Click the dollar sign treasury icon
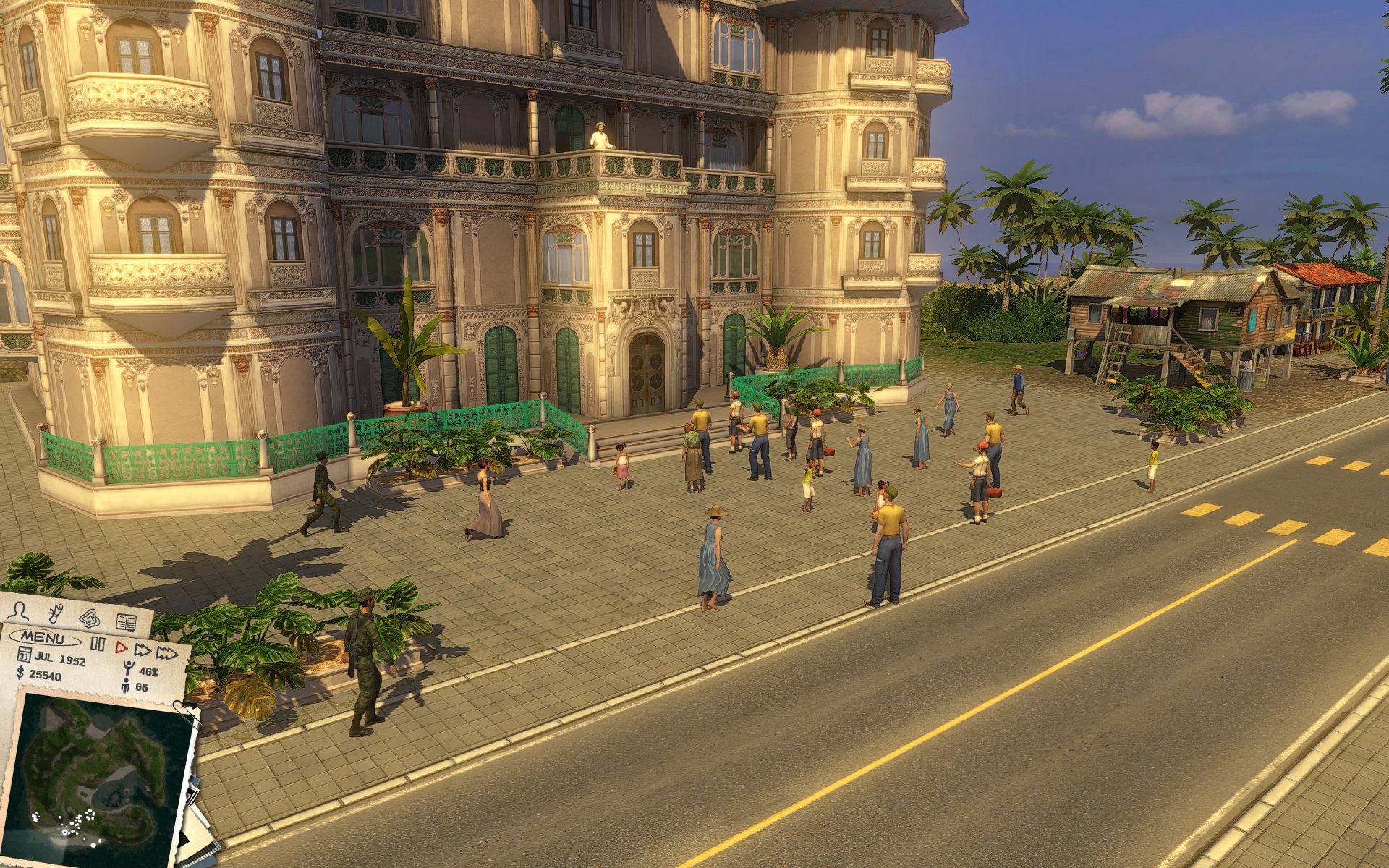The width and height of the screenshot is (1389, 868). coord(20,673)
